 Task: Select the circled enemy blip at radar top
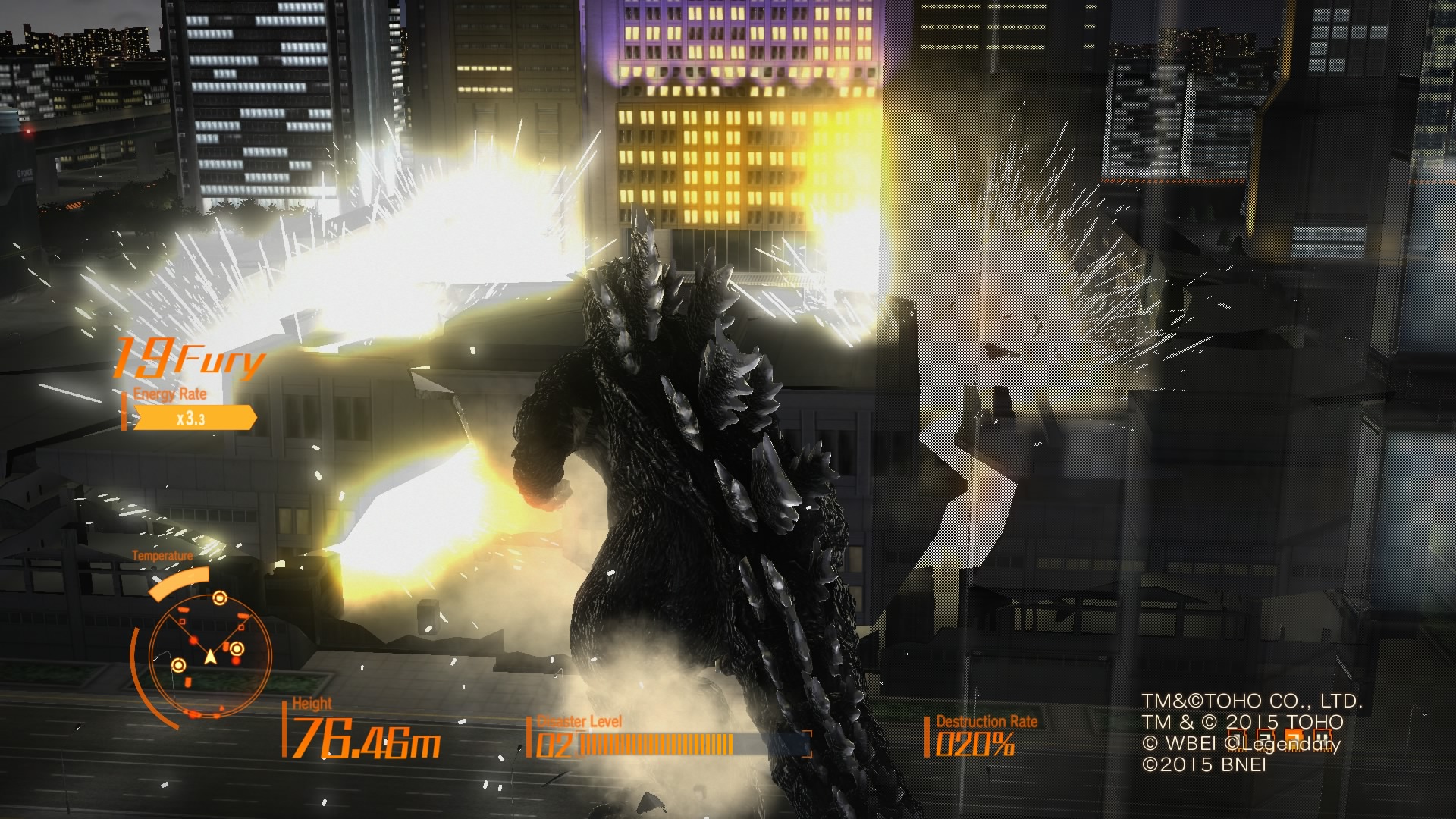tap(219, 598)
